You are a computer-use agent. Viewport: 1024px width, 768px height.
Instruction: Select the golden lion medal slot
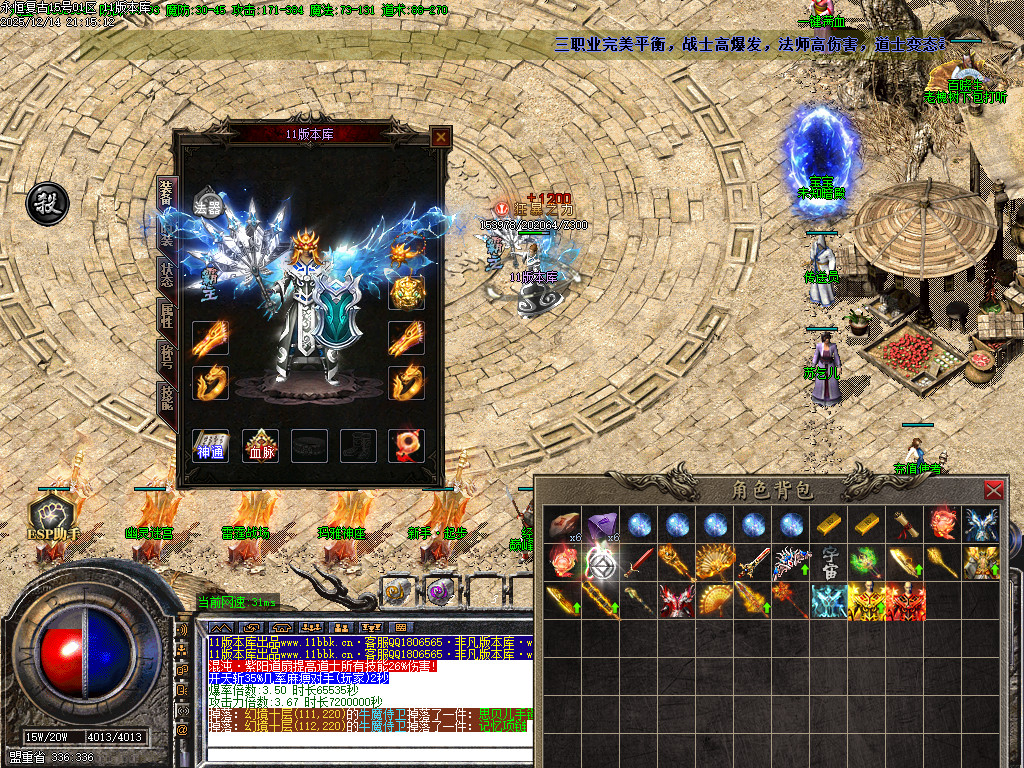pos(407,292)
